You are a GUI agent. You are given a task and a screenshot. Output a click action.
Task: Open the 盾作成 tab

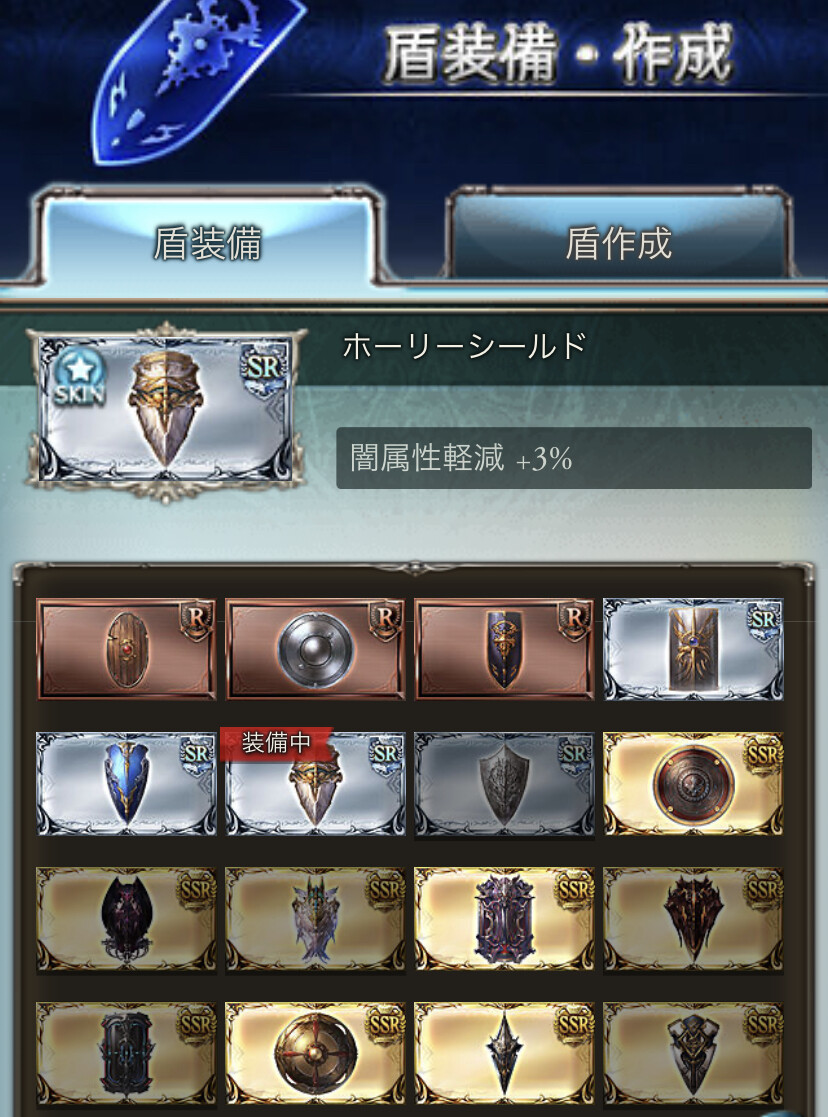pyautogui.click(x=618, y=243)
